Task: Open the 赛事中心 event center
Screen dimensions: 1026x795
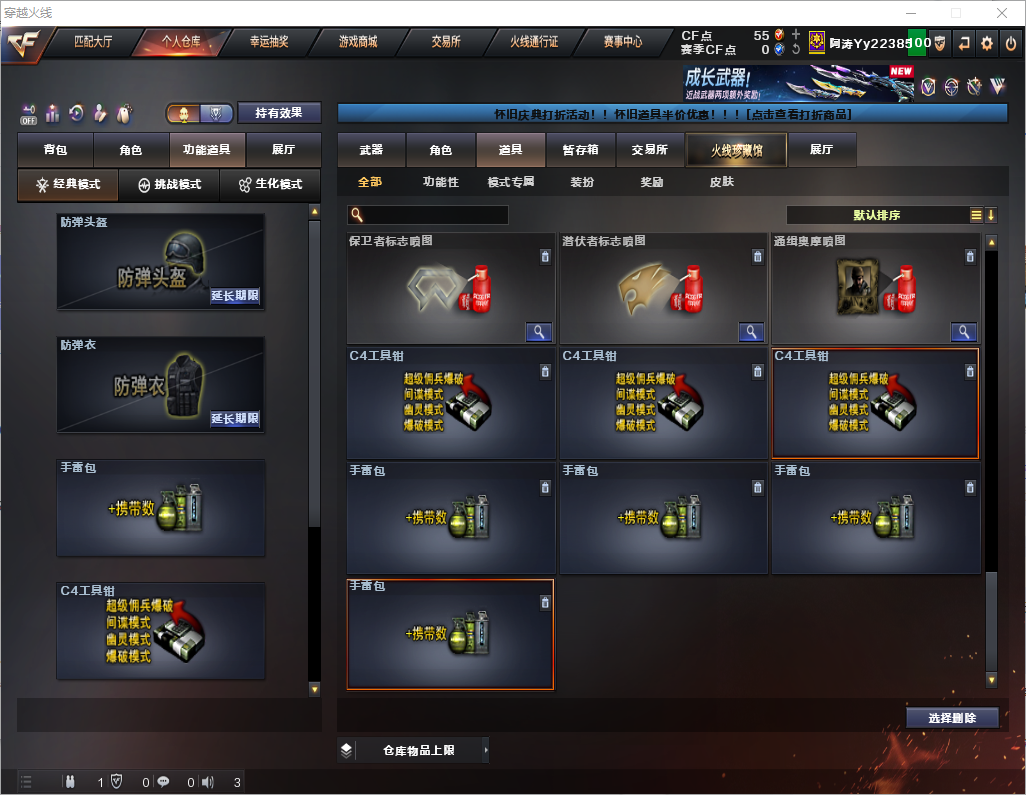Action: pos(622,42)
